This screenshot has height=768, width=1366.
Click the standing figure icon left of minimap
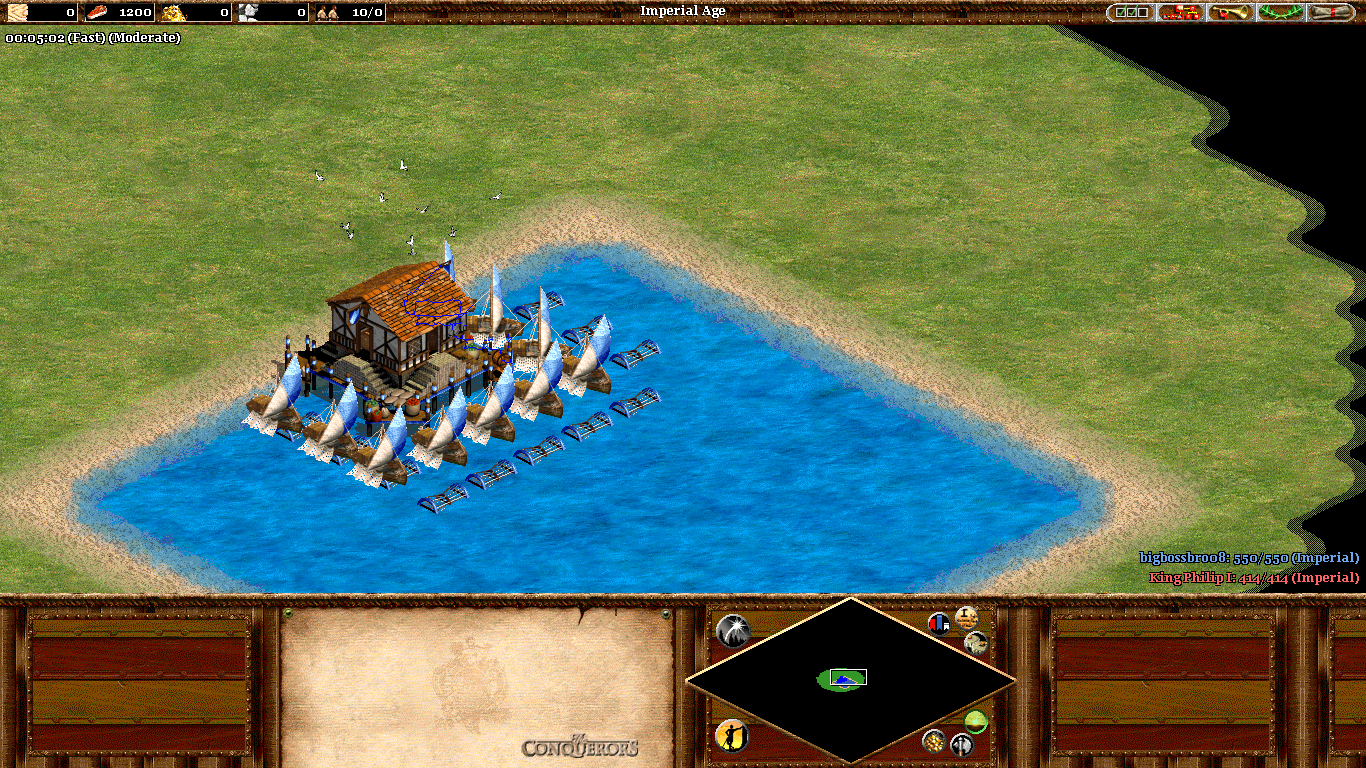(x=731, y=738)
